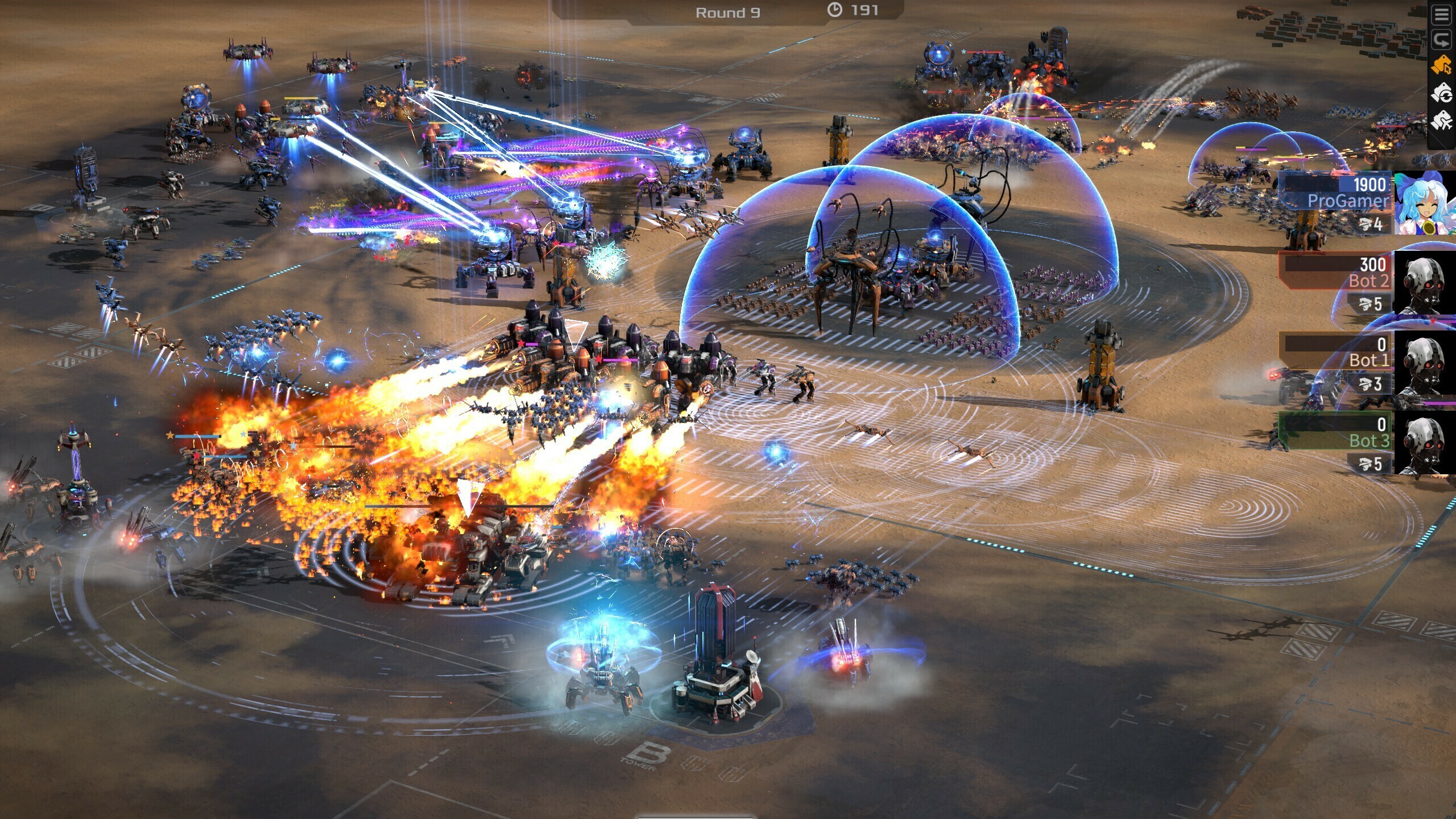Click the Bot 3 name panel
Viewport: 1456px width, 819px height.
(1337, 432)
